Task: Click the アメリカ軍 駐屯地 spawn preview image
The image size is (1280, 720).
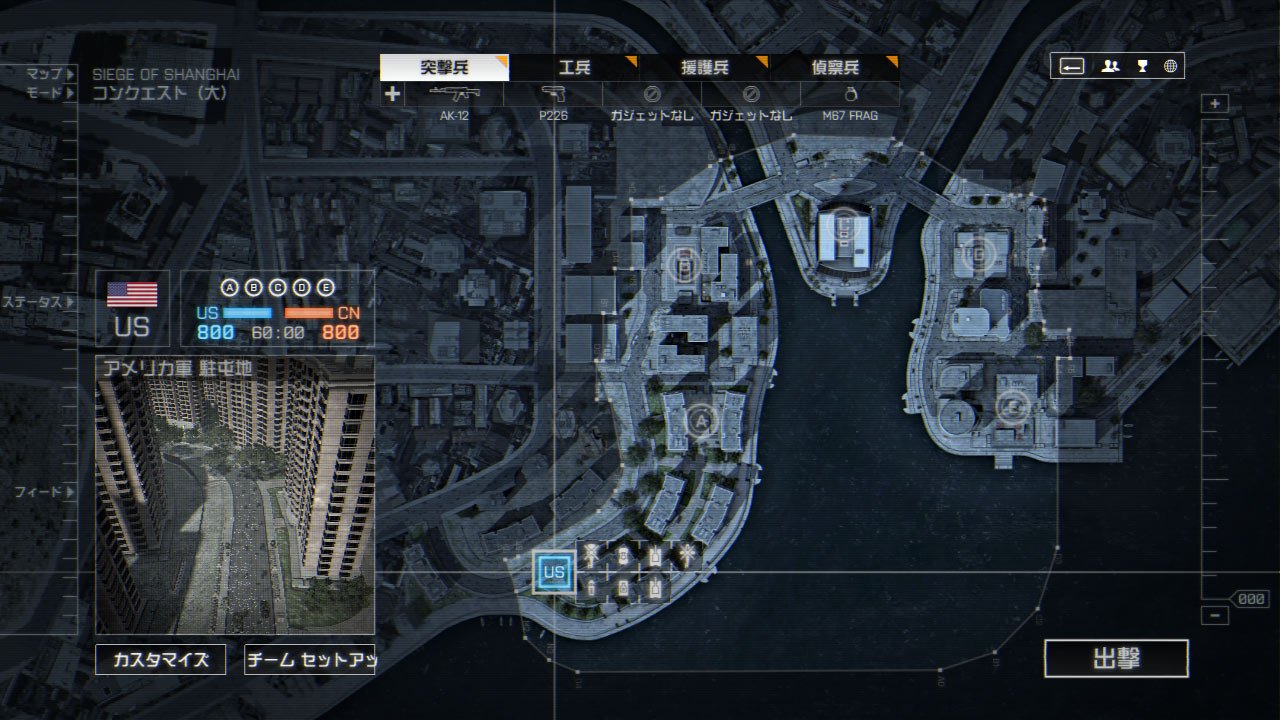Action: (x=235, y=495)
